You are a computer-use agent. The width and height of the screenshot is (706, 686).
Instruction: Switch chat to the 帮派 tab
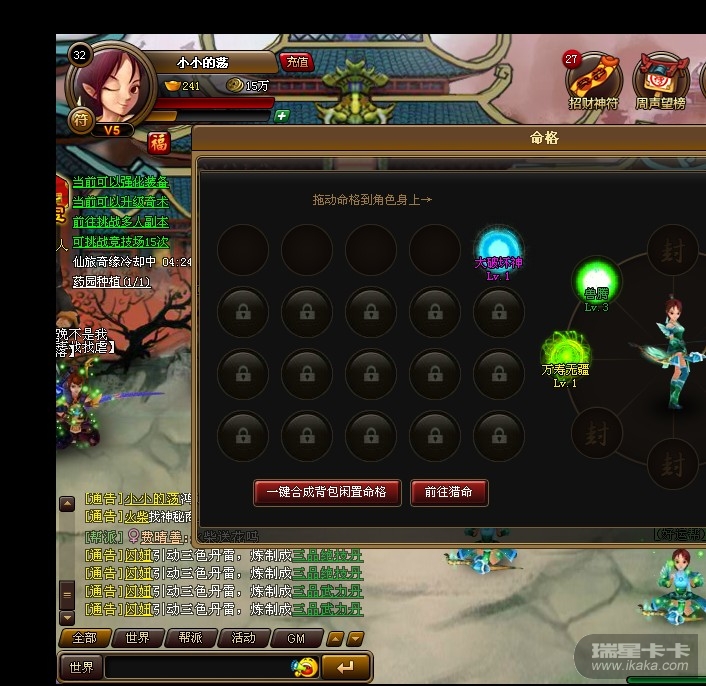pos(191,638)
